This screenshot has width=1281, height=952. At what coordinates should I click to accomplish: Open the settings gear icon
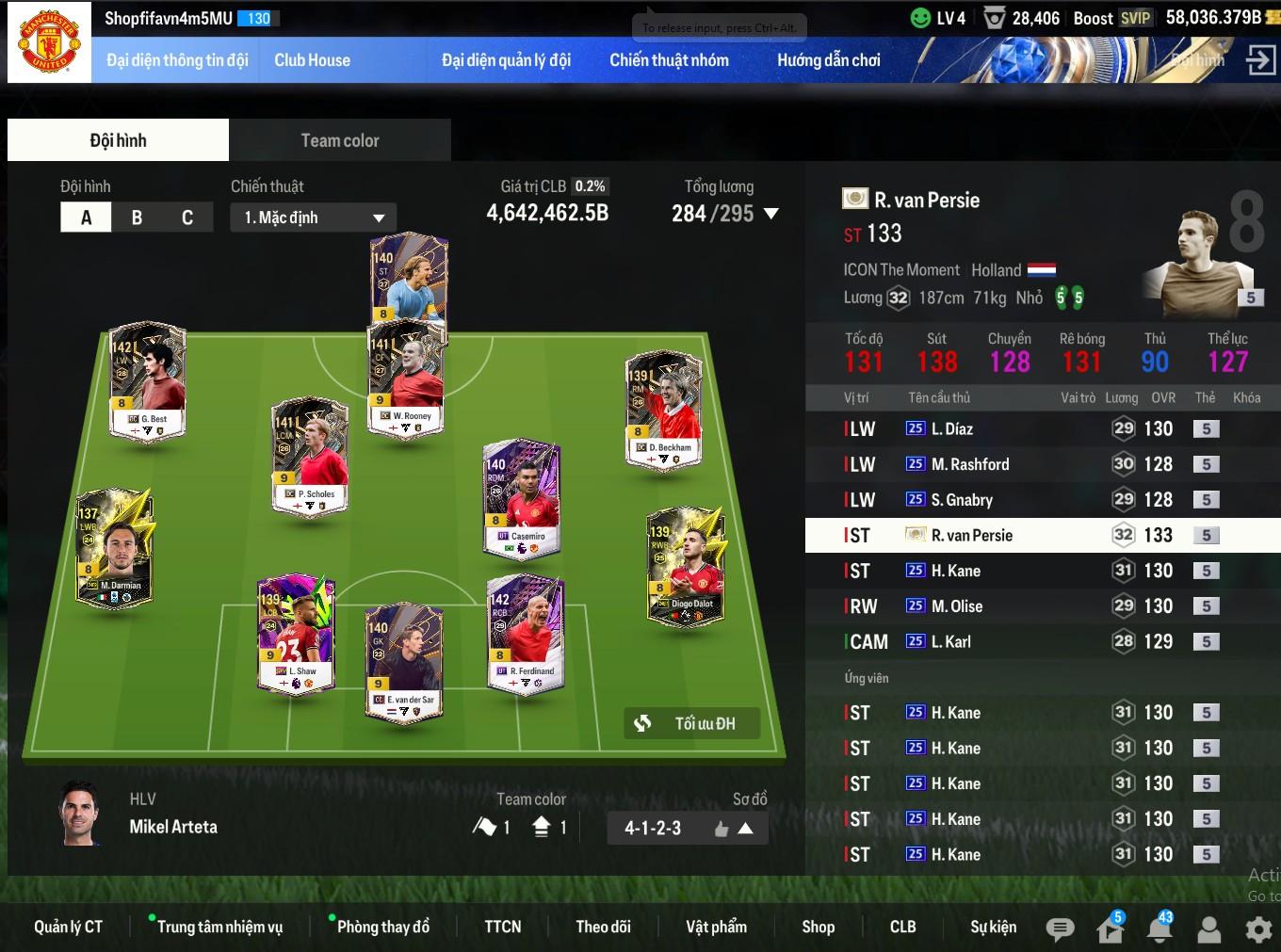[x=1258, y=929]
